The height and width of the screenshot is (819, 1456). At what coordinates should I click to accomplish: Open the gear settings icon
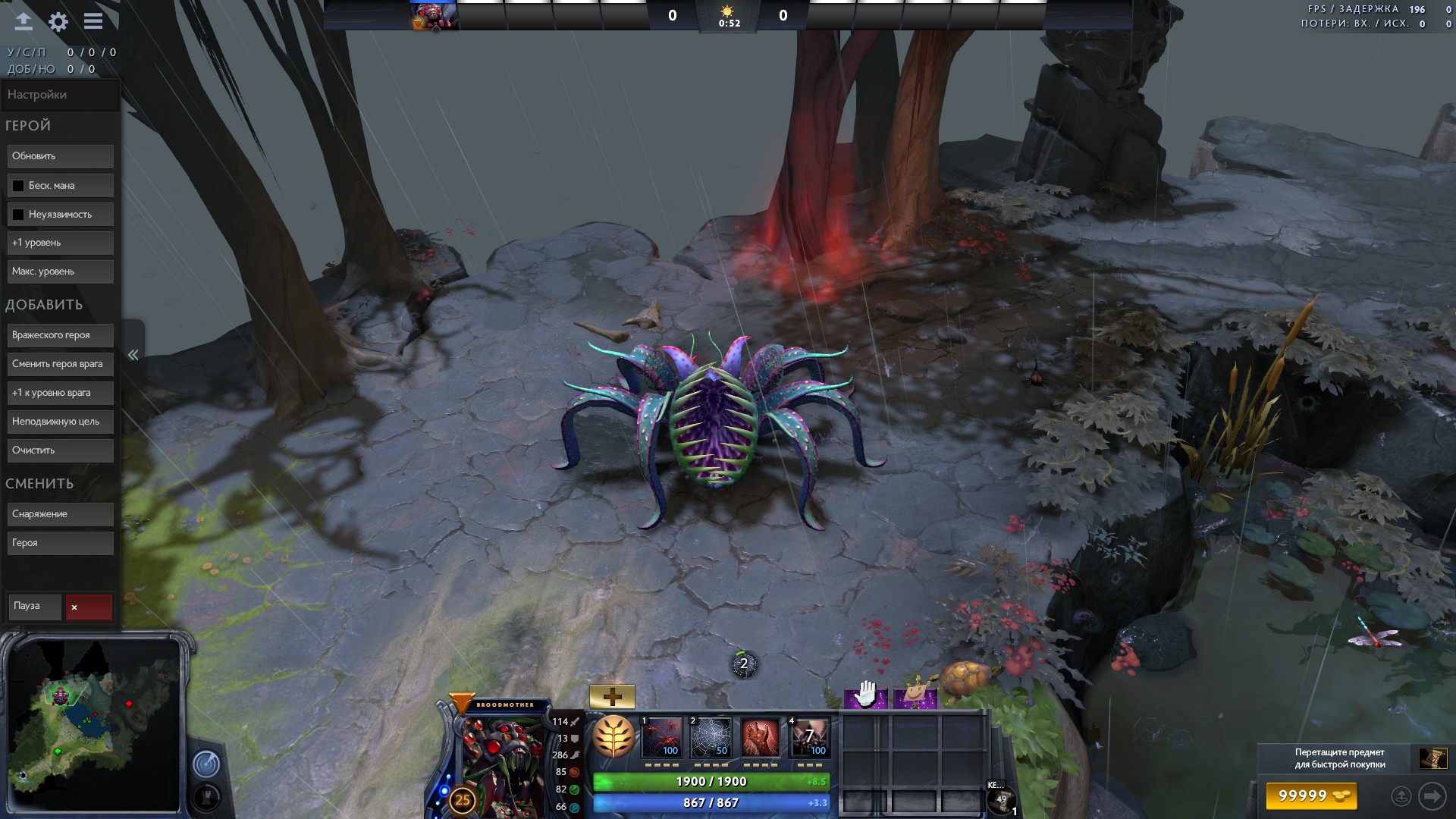click(x=58, y=22)
